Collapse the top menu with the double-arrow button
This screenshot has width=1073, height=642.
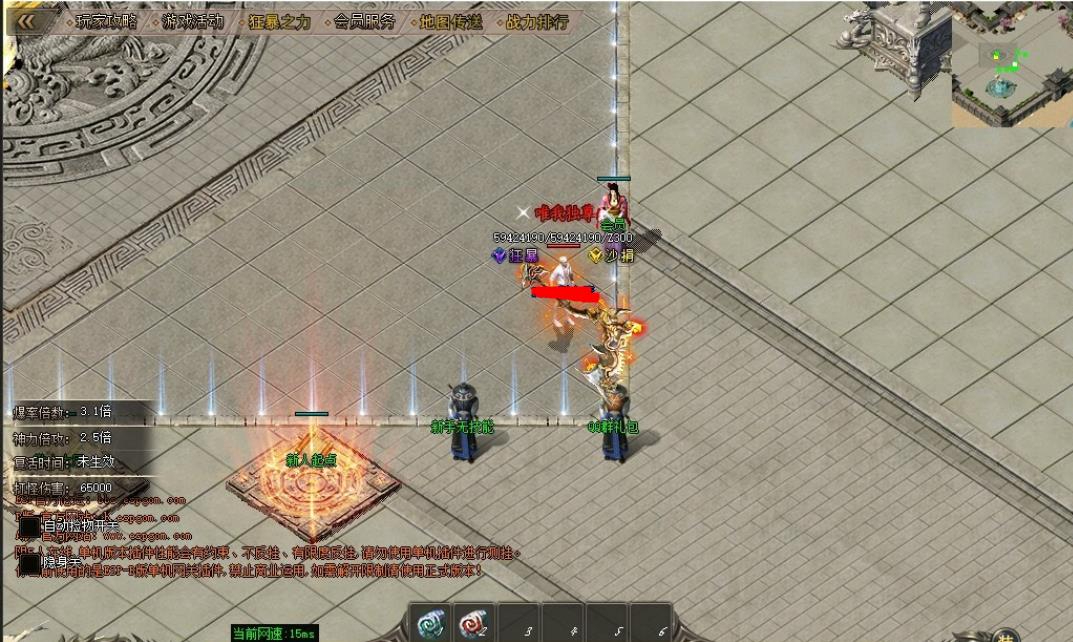click(x=26, y=20)
